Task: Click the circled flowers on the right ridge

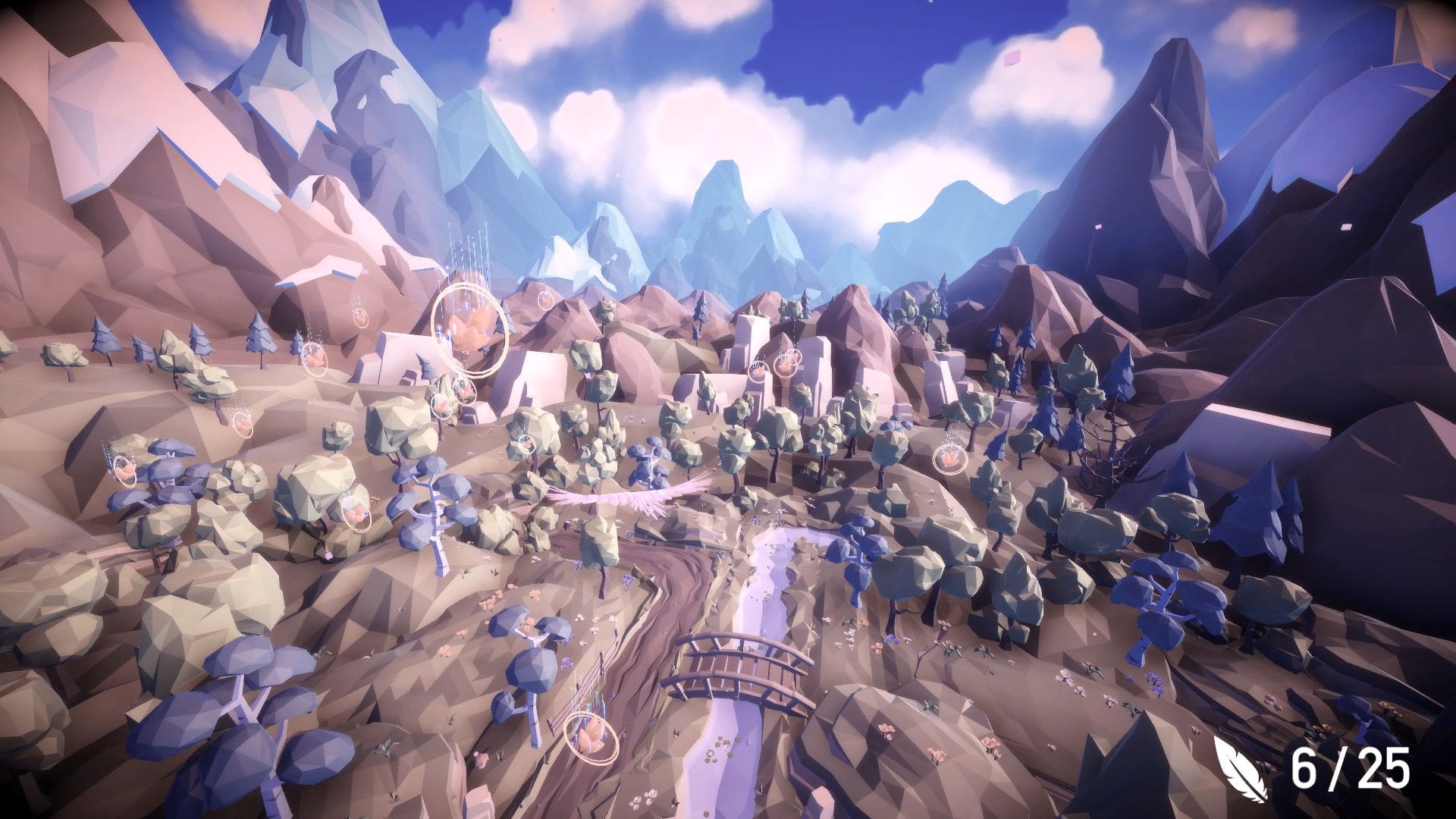Action: [x=950, y=460]
